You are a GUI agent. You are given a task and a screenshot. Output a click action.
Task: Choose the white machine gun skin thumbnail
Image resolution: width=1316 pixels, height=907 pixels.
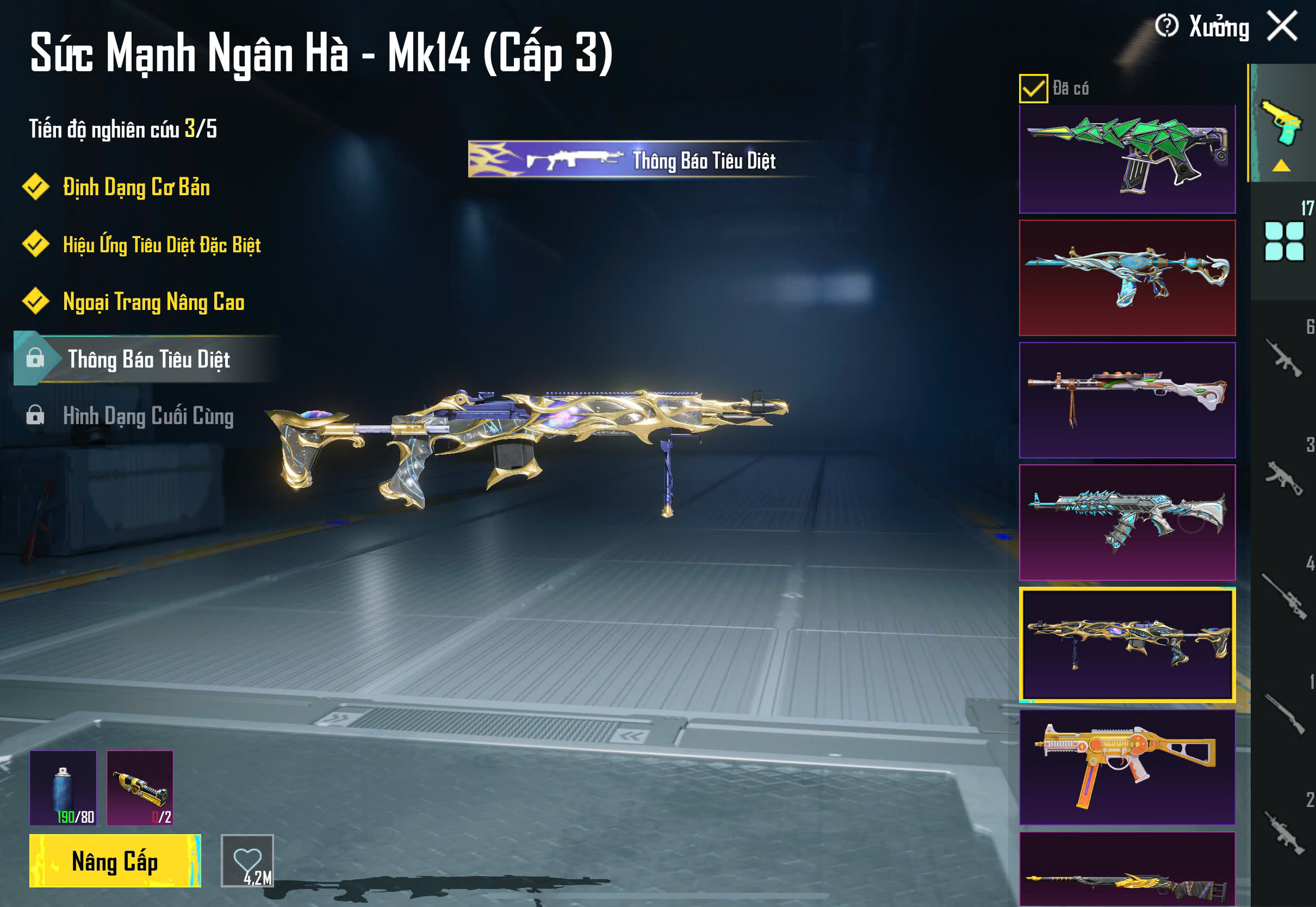point(1127,400)
